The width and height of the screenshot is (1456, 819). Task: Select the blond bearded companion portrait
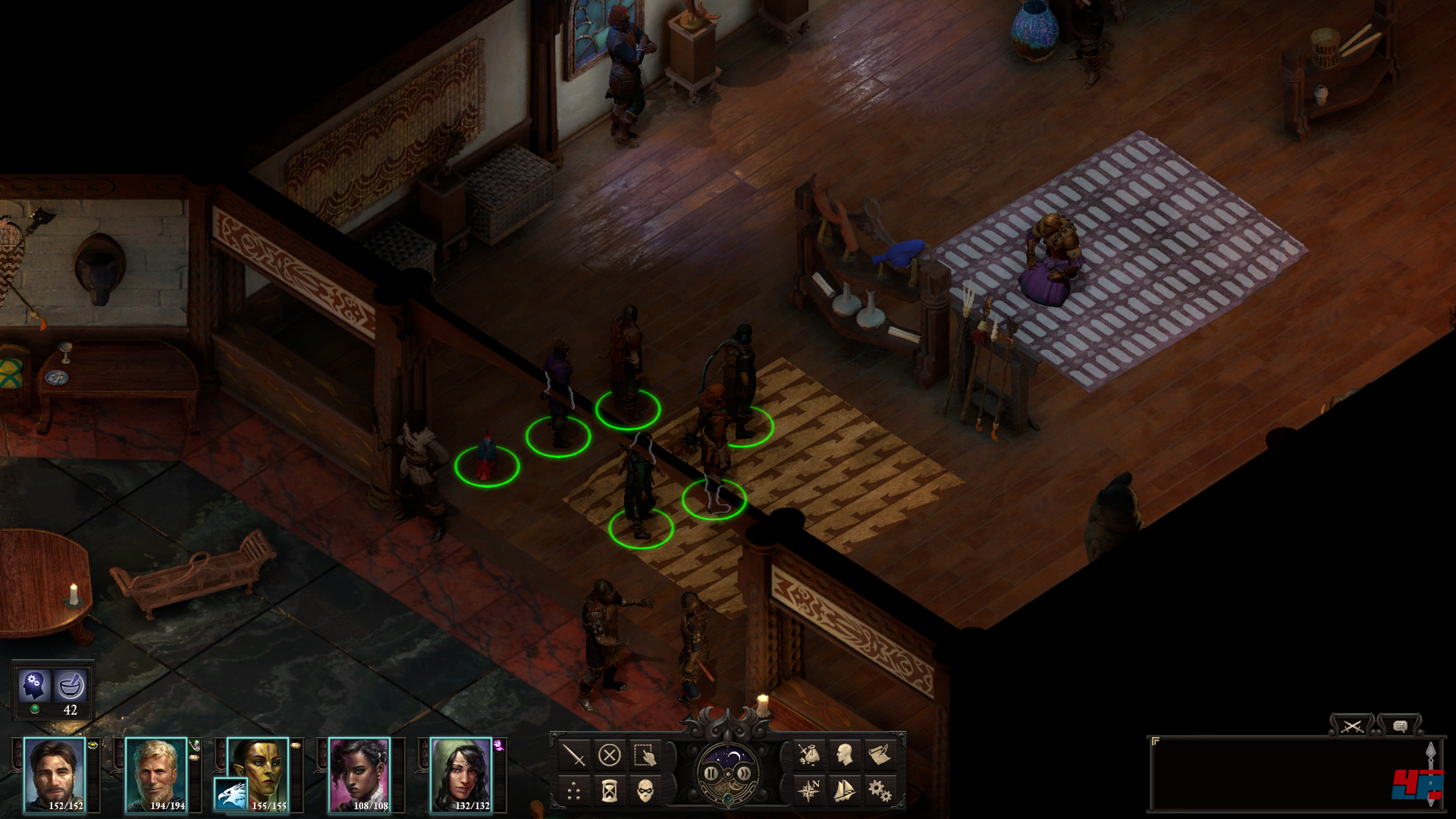[156, 774]
